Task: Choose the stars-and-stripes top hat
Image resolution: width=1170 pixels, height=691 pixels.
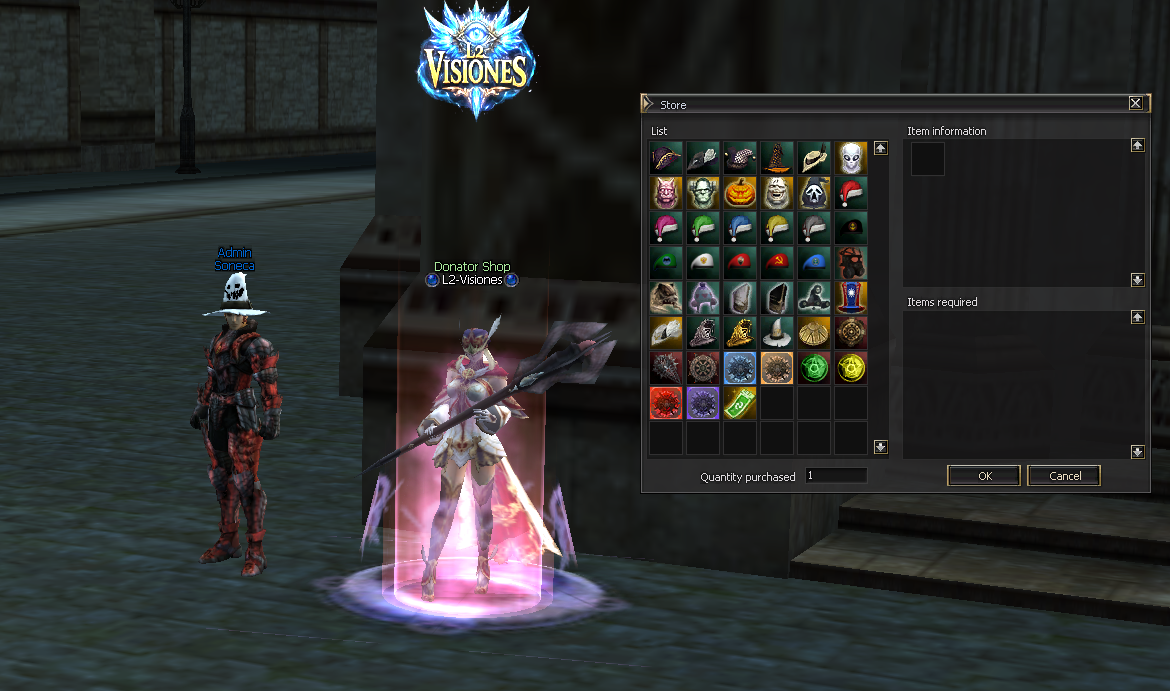Action: (x=851, y=298)
